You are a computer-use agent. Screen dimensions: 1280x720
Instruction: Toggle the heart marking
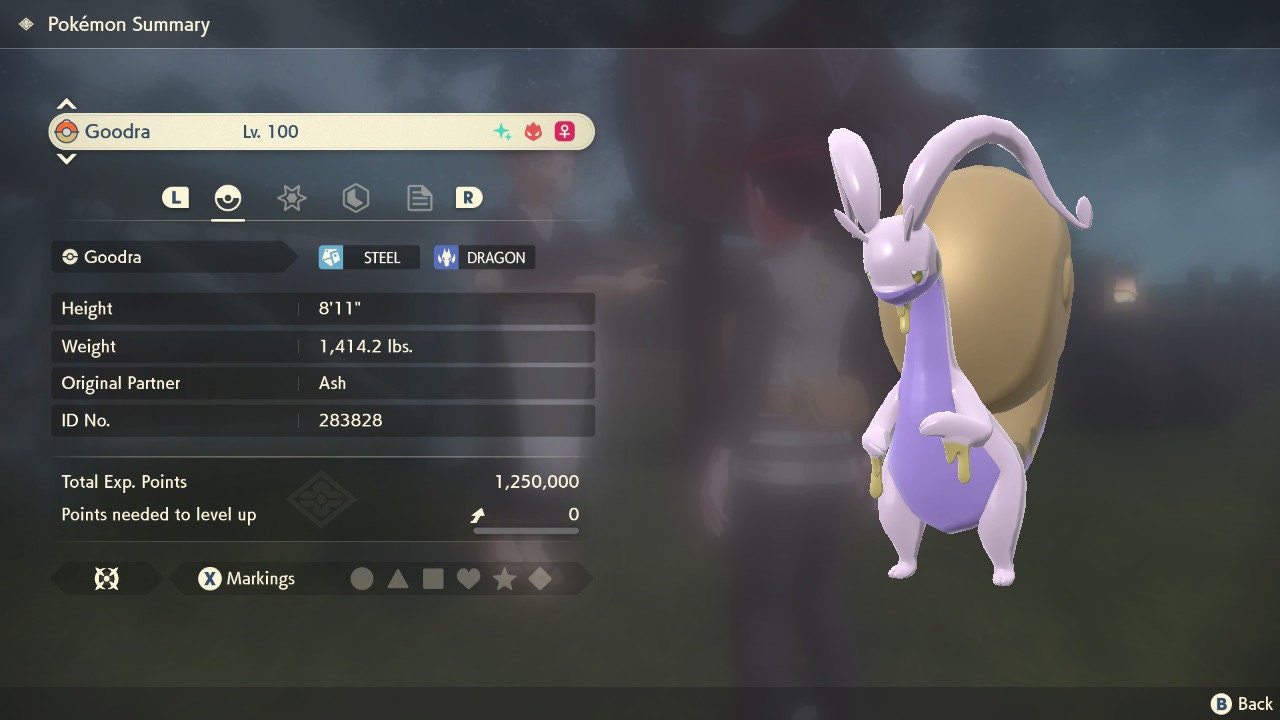click(469, 578)
